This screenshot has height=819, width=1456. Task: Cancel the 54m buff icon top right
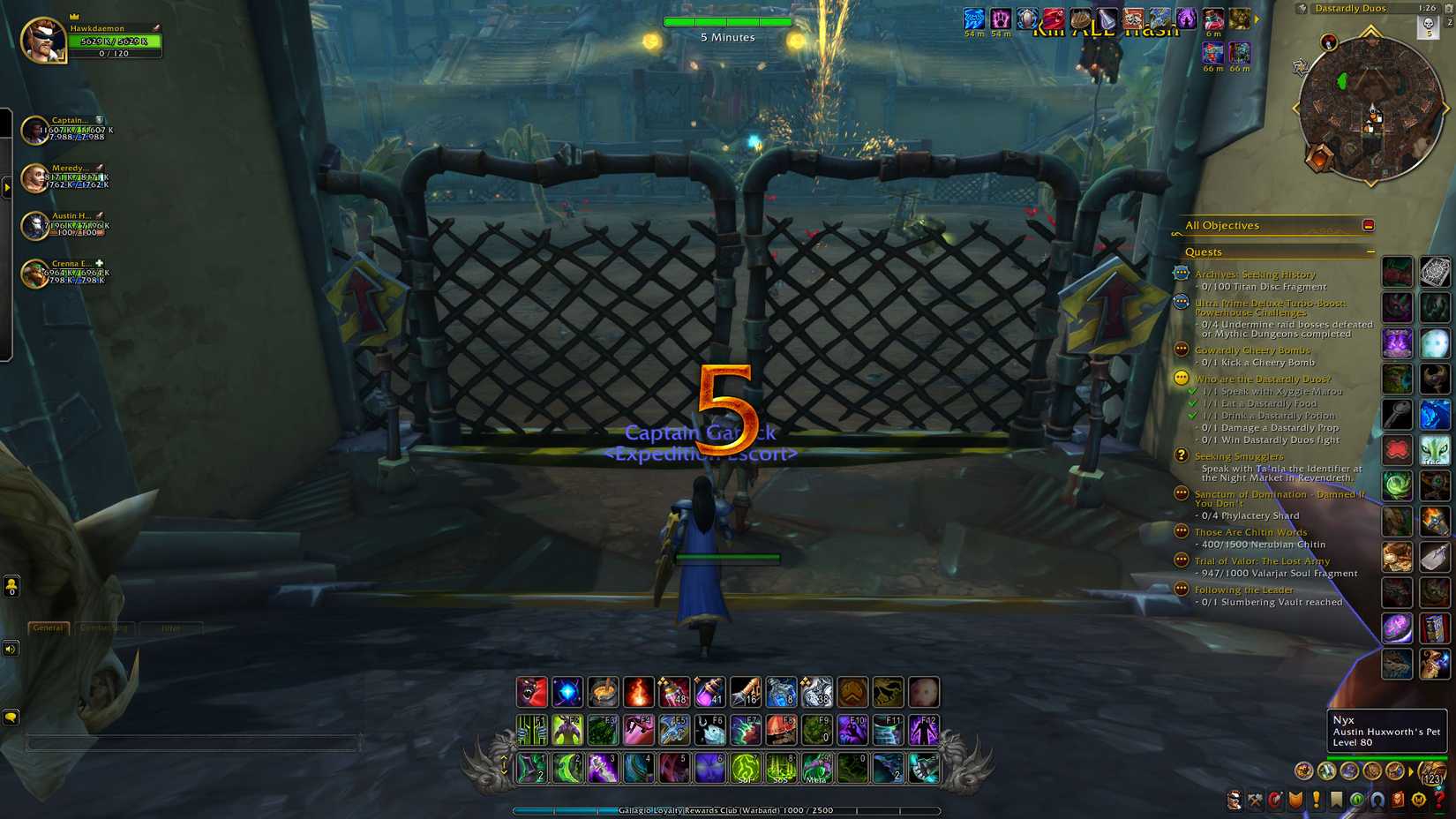tap(973, 18)
